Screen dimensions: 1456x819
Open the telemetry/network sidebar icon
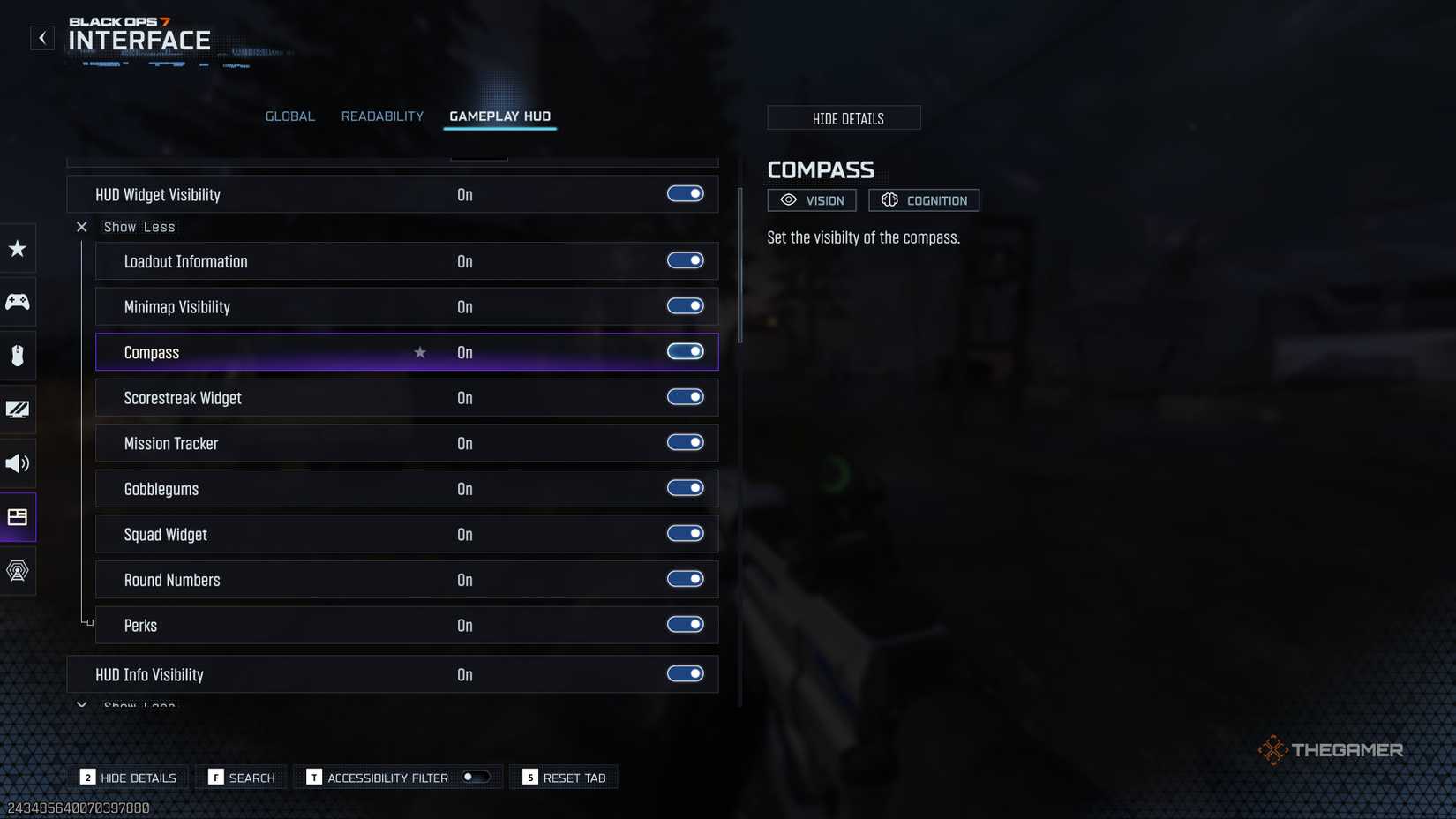pyautogui.click(x=17, y=571)
